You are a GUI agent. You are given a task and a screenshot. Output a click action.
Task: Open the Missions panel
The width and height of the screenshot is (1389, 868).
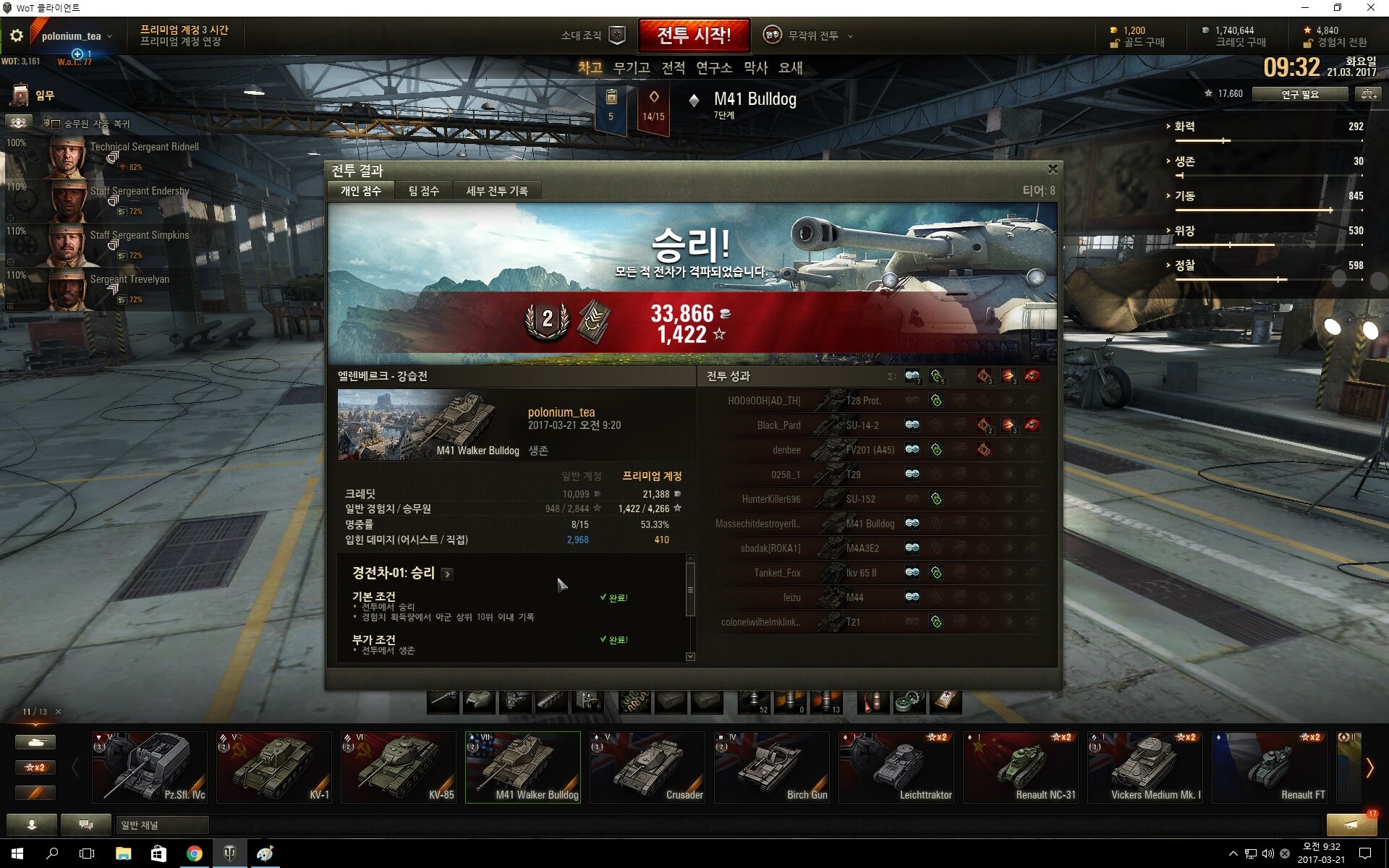33,95
